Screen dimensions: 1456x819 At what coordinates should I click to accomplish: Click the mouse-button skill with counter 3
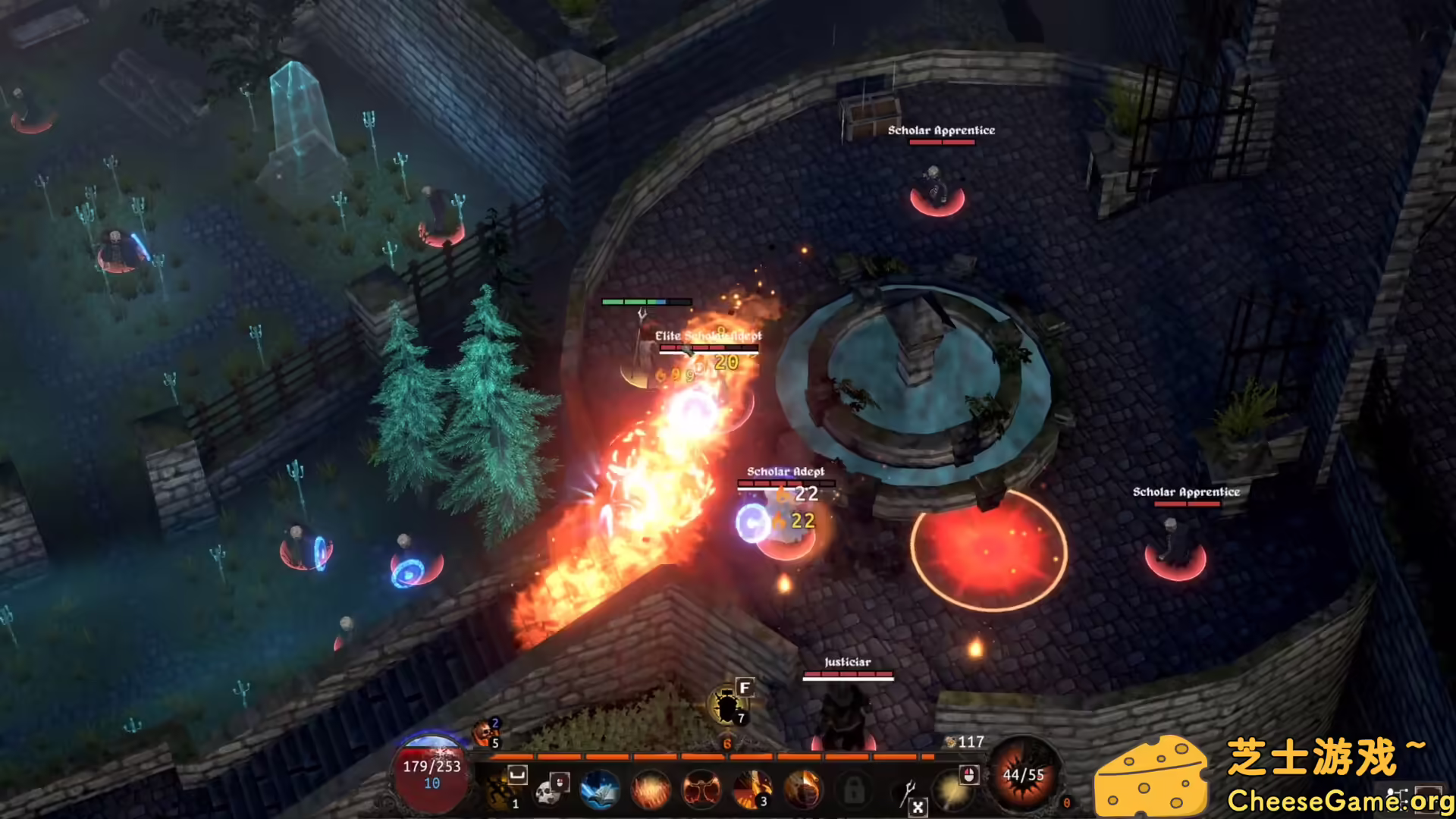tap(754, 789)
